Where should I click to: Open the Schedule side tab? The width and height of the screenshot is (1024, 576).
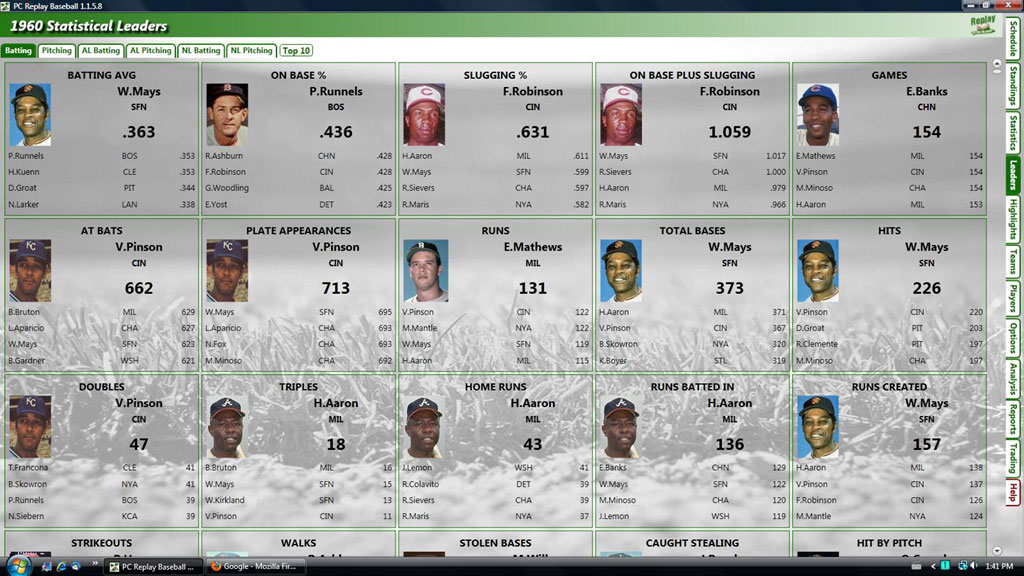[1013, 38]
